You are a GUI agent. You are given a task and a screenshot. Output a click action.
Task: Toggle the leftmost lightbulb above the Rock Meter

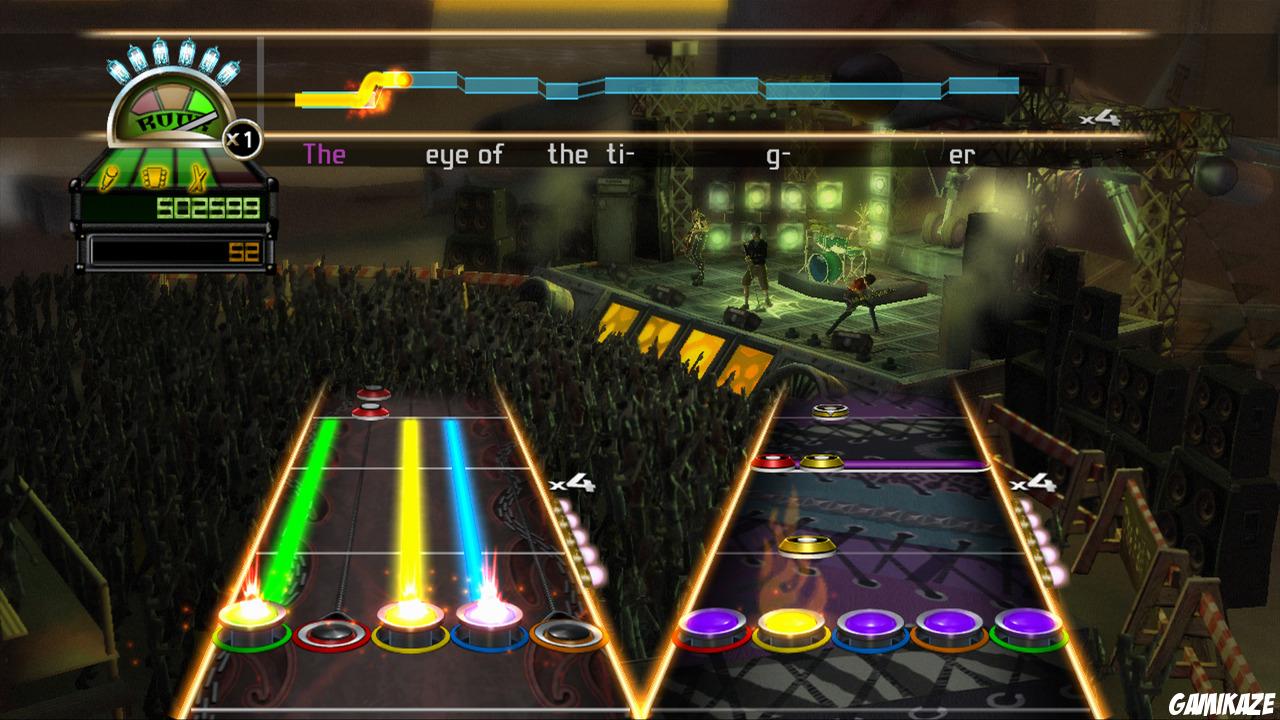(x=117, y=70)
